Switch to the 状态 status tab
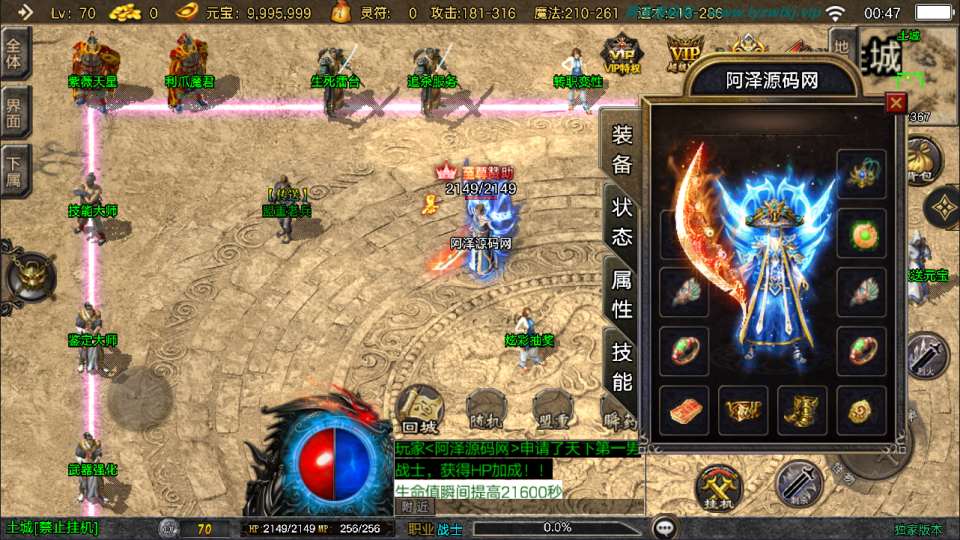The width and height of the screenshot is (960, 540). 622,222
